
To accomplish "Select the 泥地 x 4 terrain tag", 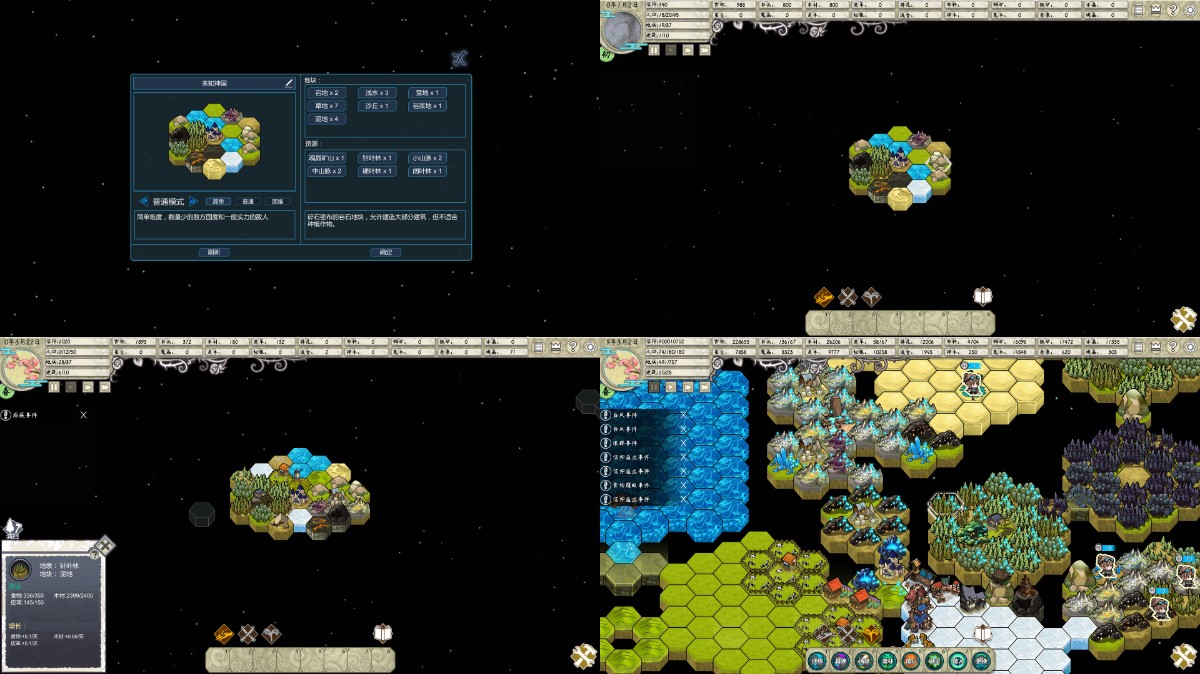I will pyautogui.click(x=327, y=119).
